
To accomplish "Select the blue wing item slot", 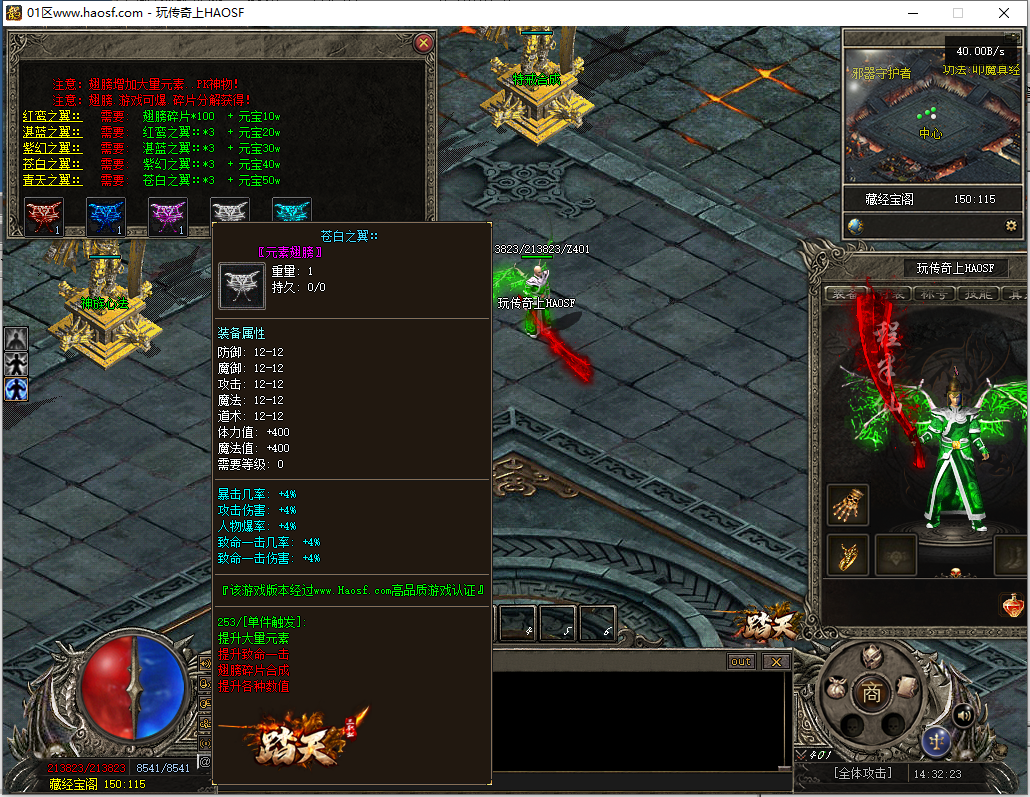I will tap(105, 215).
